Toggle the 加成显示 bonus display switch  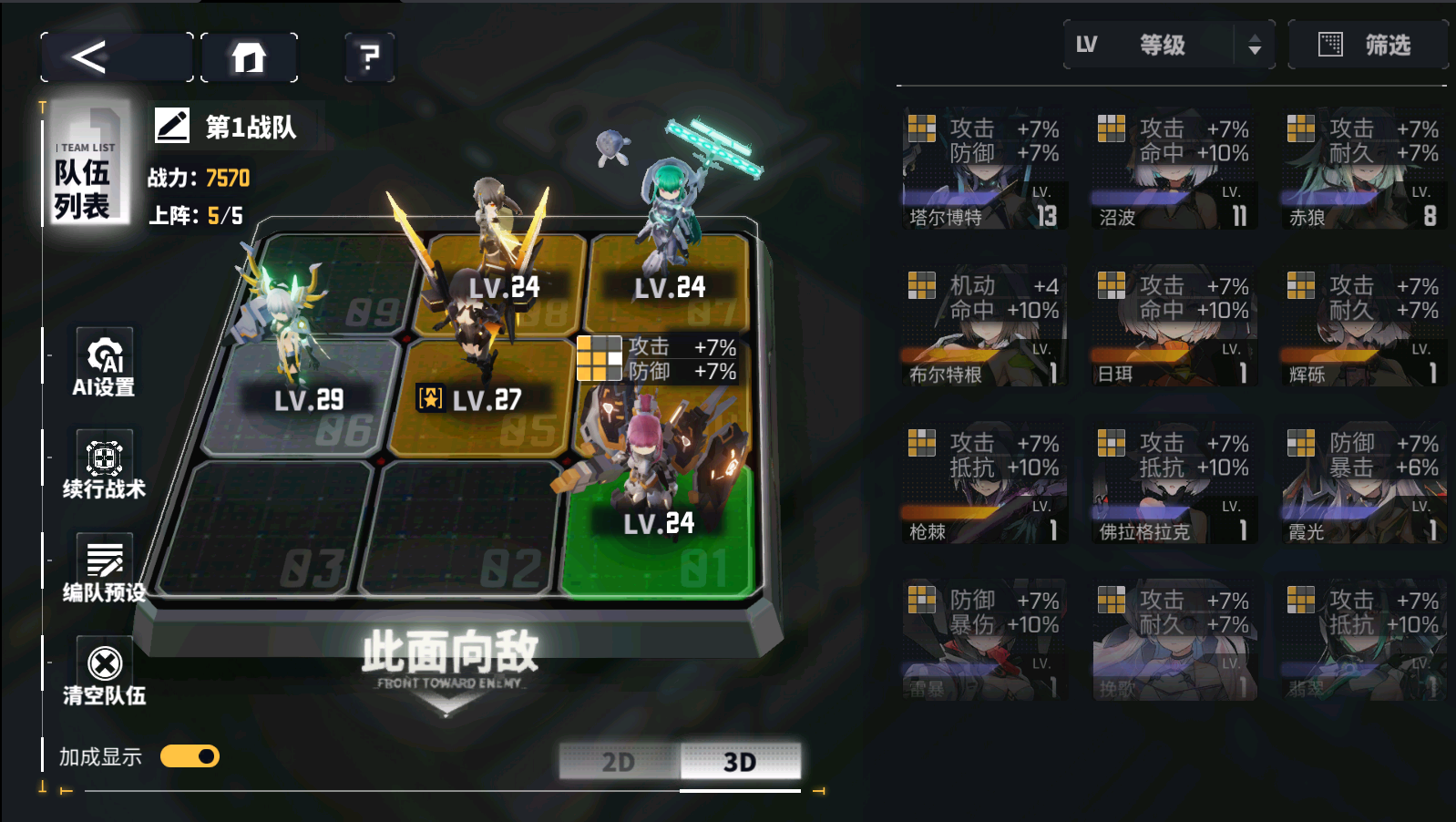point(190,756)
